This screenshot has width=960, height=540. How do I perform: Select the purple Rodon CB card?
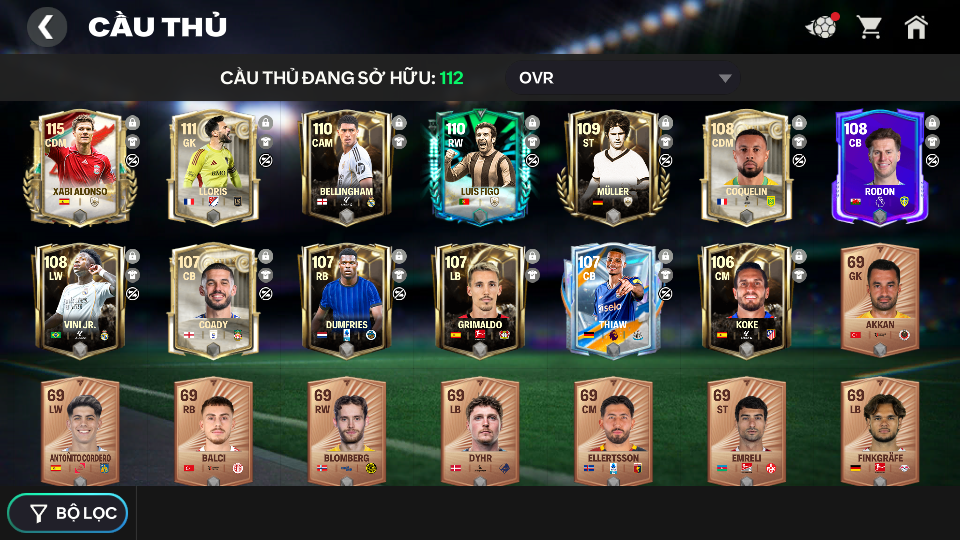[880, 167]
